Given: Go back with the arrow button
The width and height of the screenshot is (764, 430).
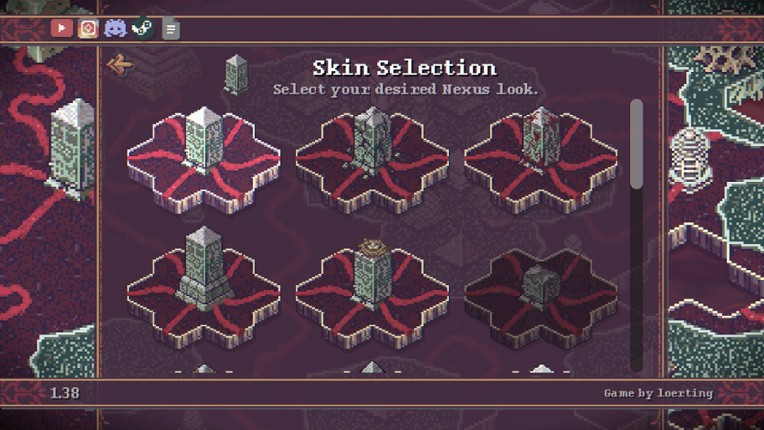Looking at the screenshot, I should click(x=120, y=66).
